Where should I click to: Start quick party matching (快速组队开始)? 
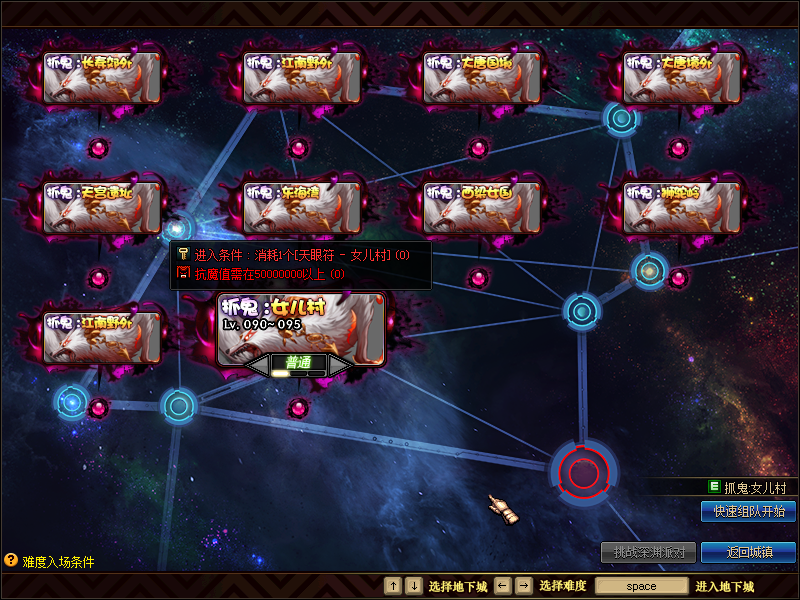[748, 511]
